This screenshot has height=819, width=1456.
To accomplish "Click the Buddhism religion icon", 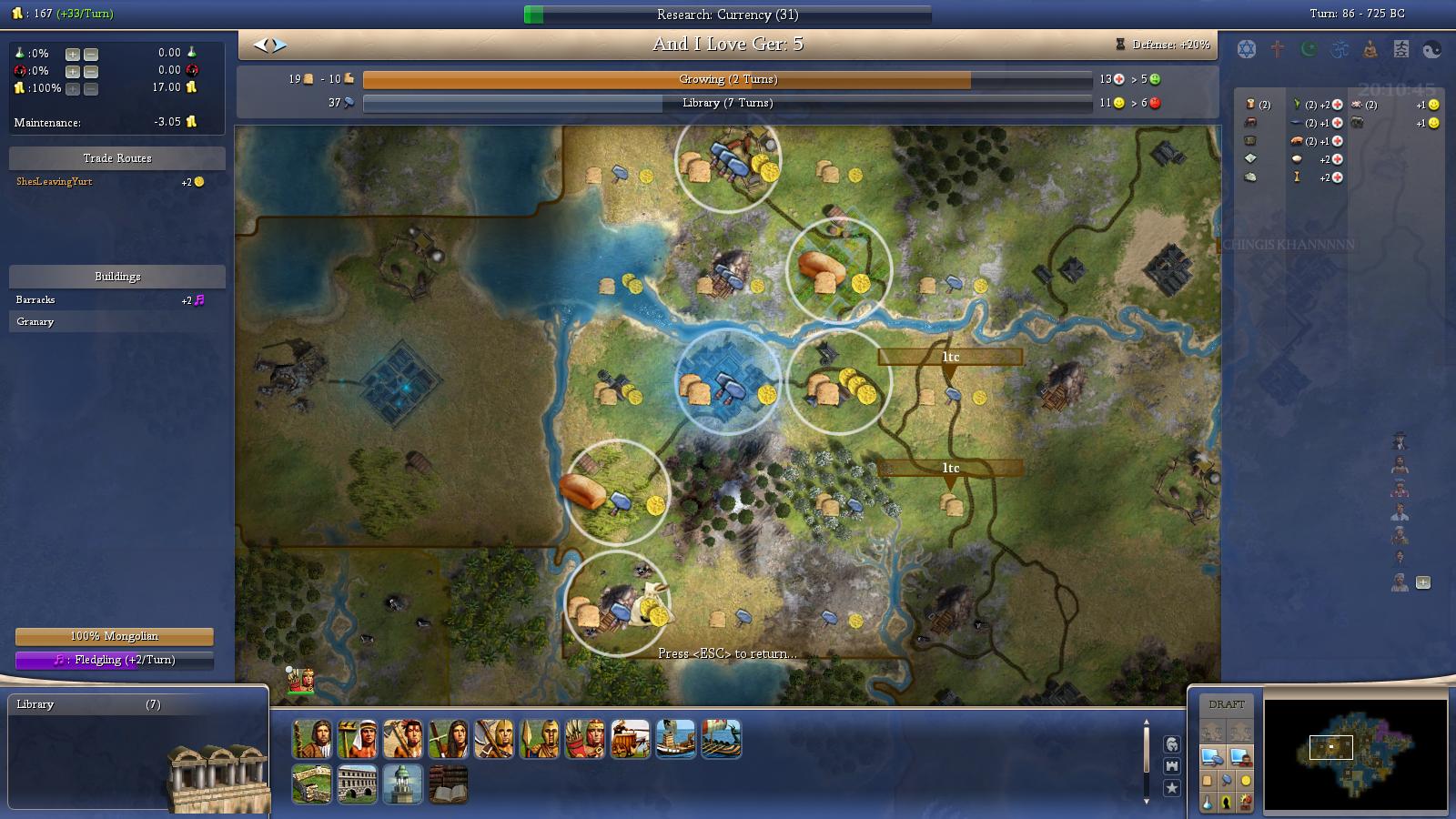I will 1370,48.
